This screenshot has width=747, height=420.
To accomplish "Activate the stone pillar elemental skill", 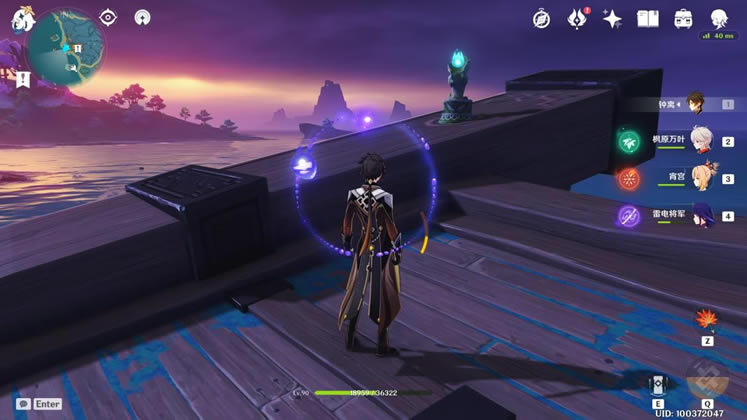I will coord(657,386).
